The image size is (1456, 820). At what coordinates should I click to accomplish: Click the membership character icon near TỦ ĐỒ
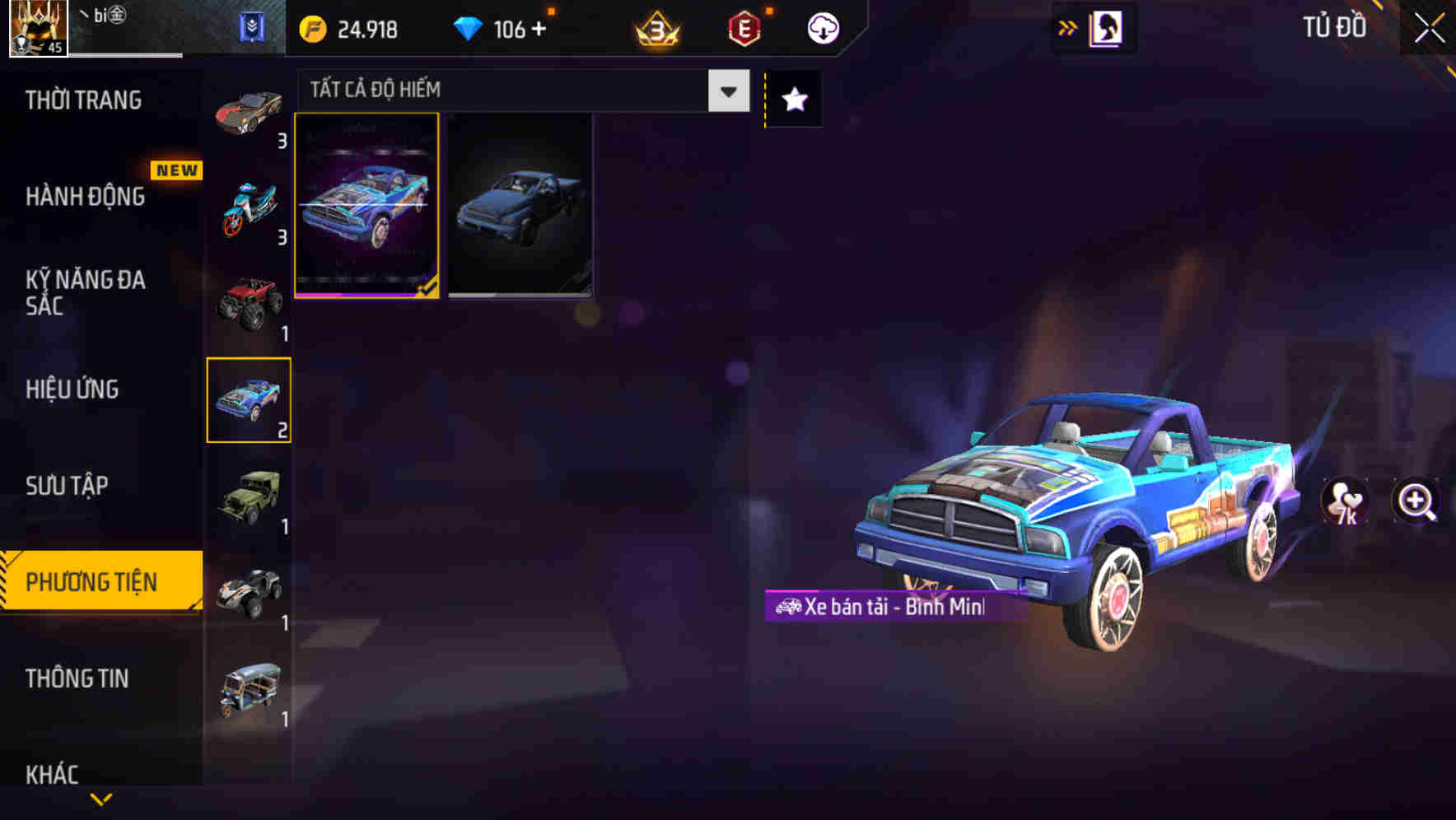[x=1104, y=27]
